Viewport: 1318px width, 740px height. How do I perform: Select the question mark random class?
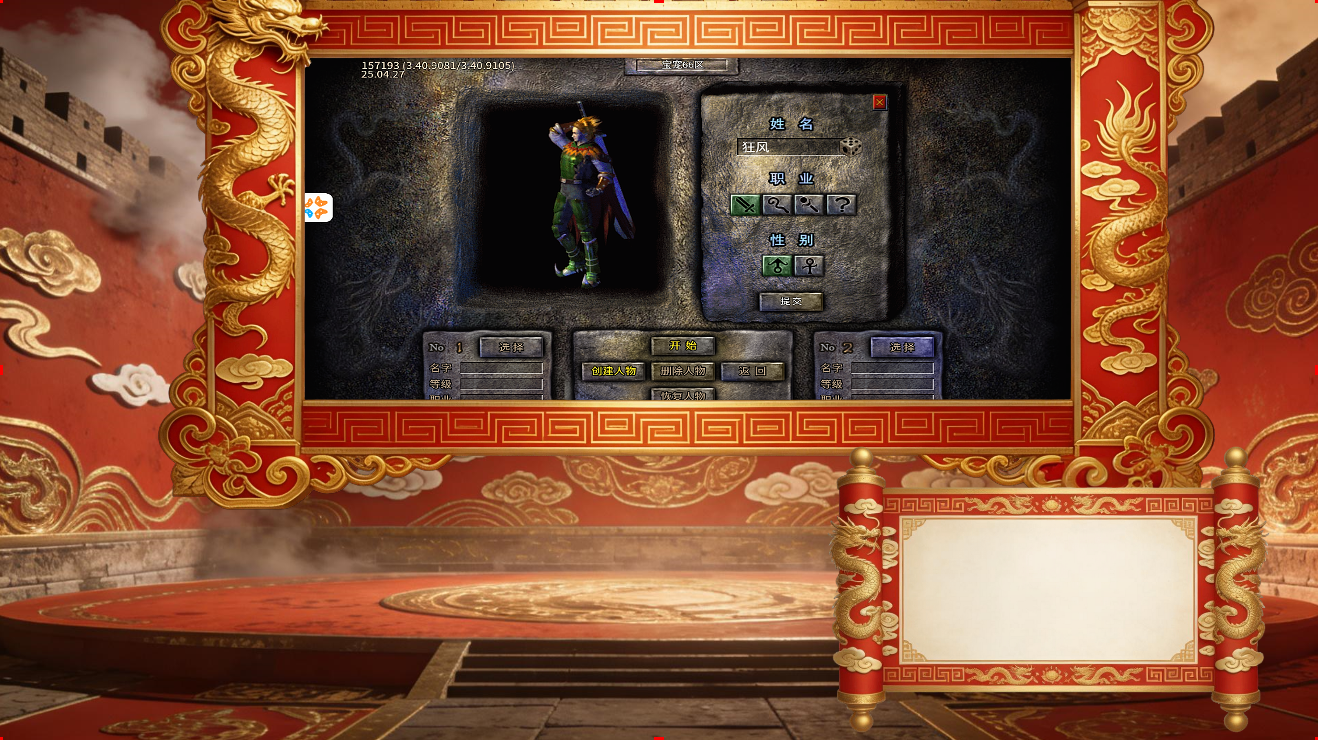click(842, 205)
